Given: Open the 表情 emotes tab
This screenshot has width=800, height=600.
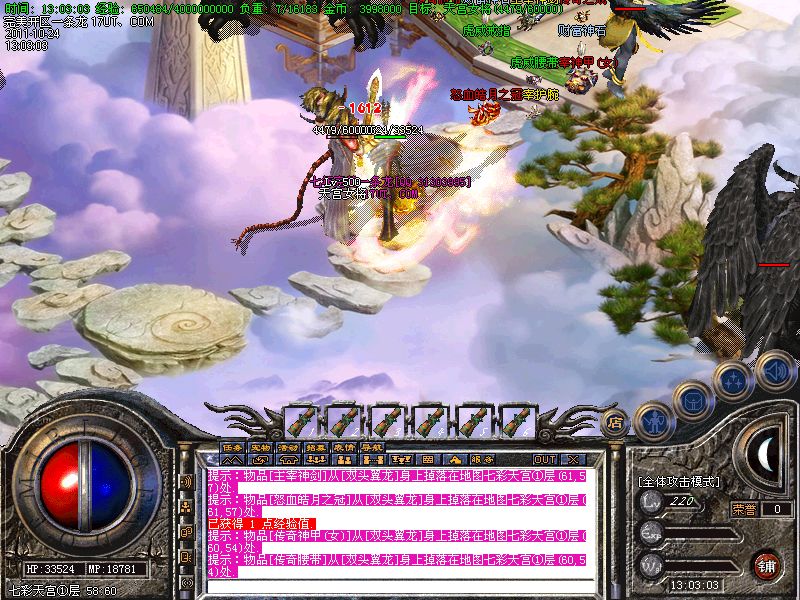Looking at the screenshot, I should (x=344, y=447).
